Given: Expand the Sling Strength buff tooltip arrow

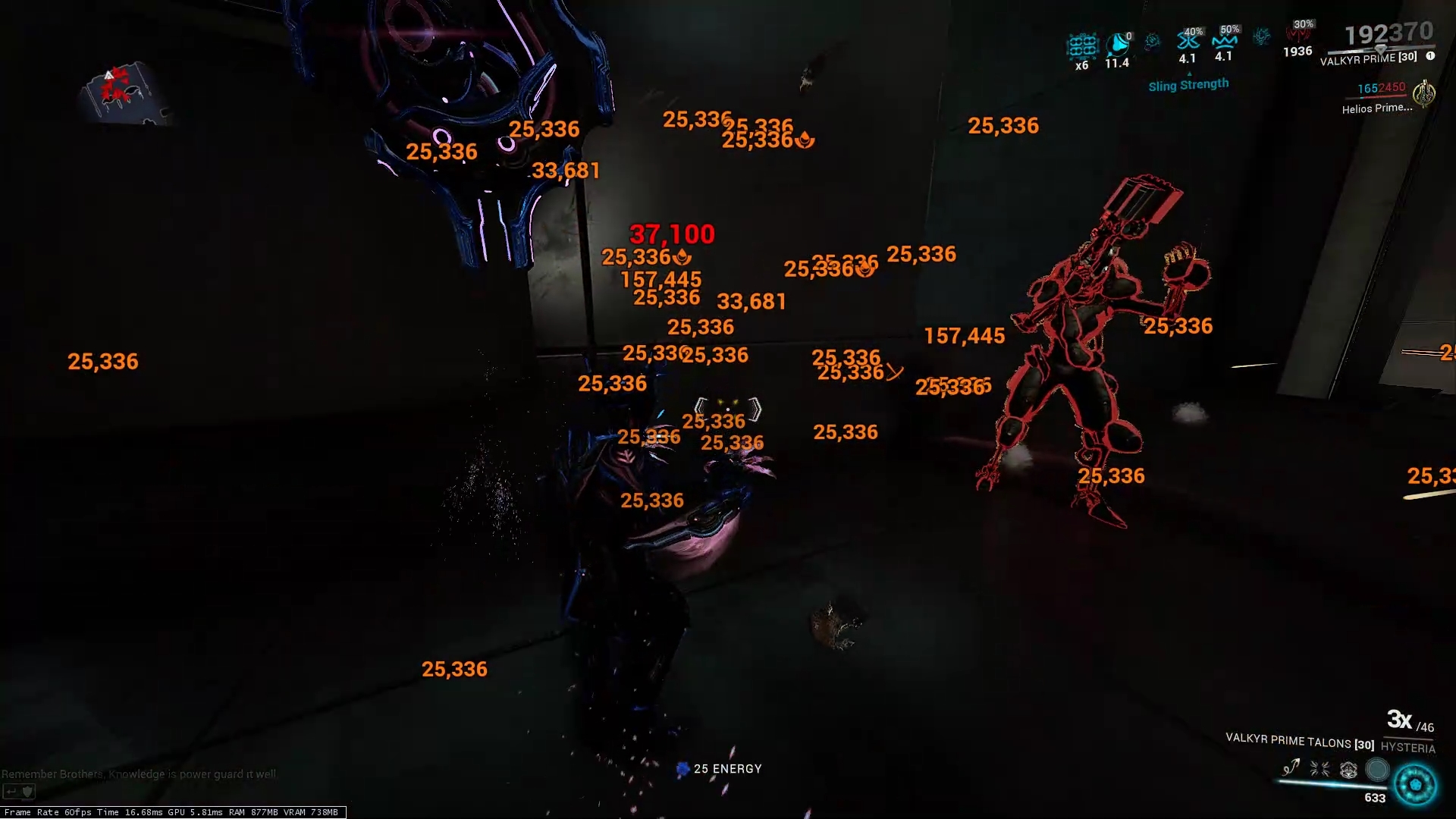Looking at the screenshot, I should pyautogui.click(x=1190, y=74).
